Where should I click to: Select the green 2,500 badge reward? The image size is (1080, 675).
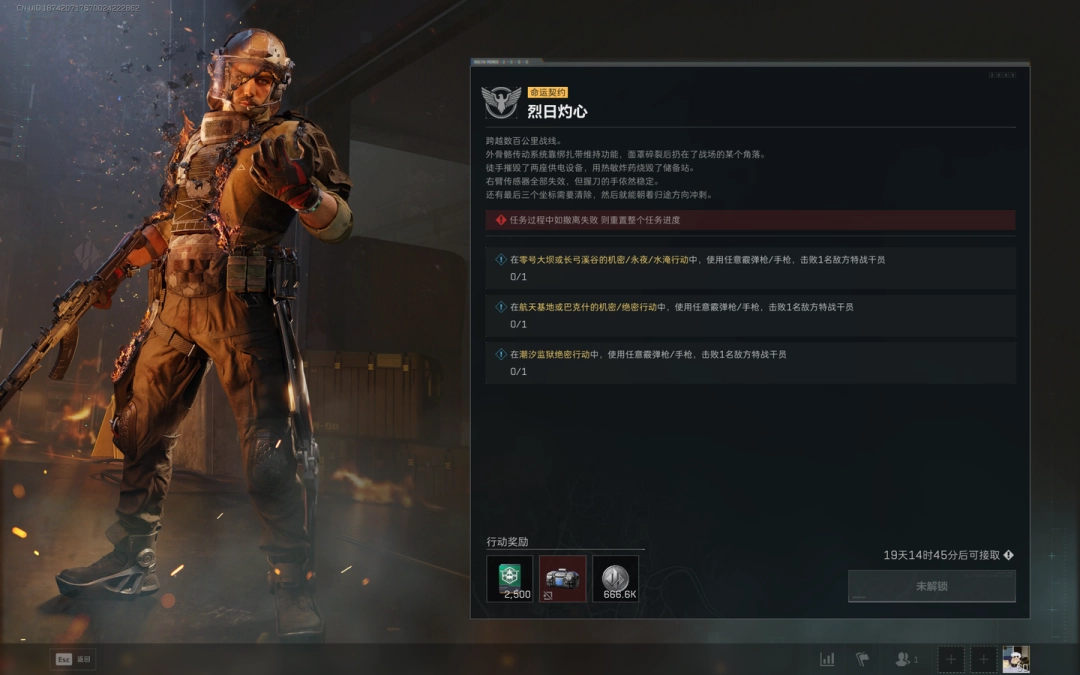(x=510, y=578)
